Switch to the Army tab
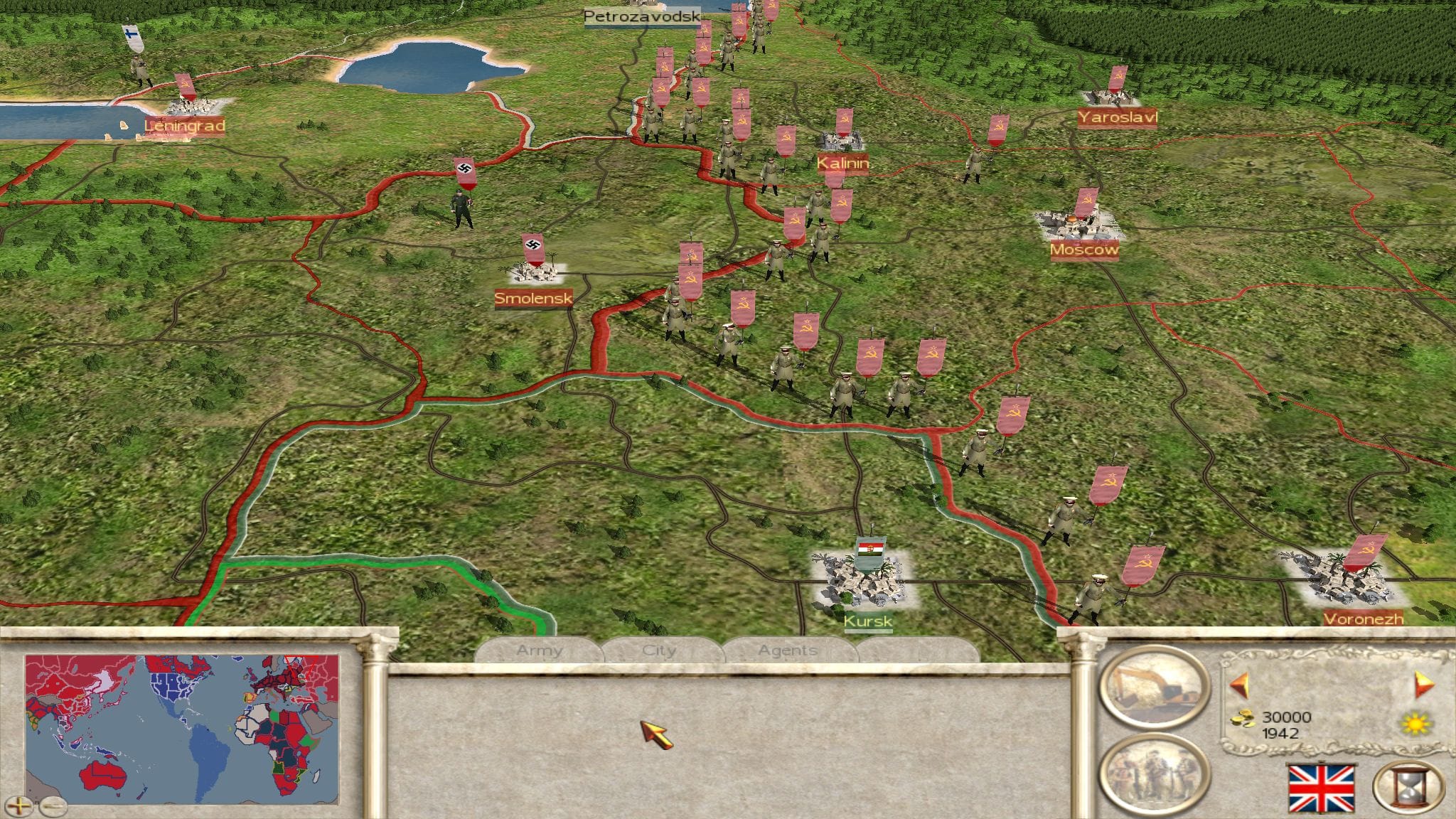The width and height of the screenshot is (1456, 819). (x=540, y=651)
